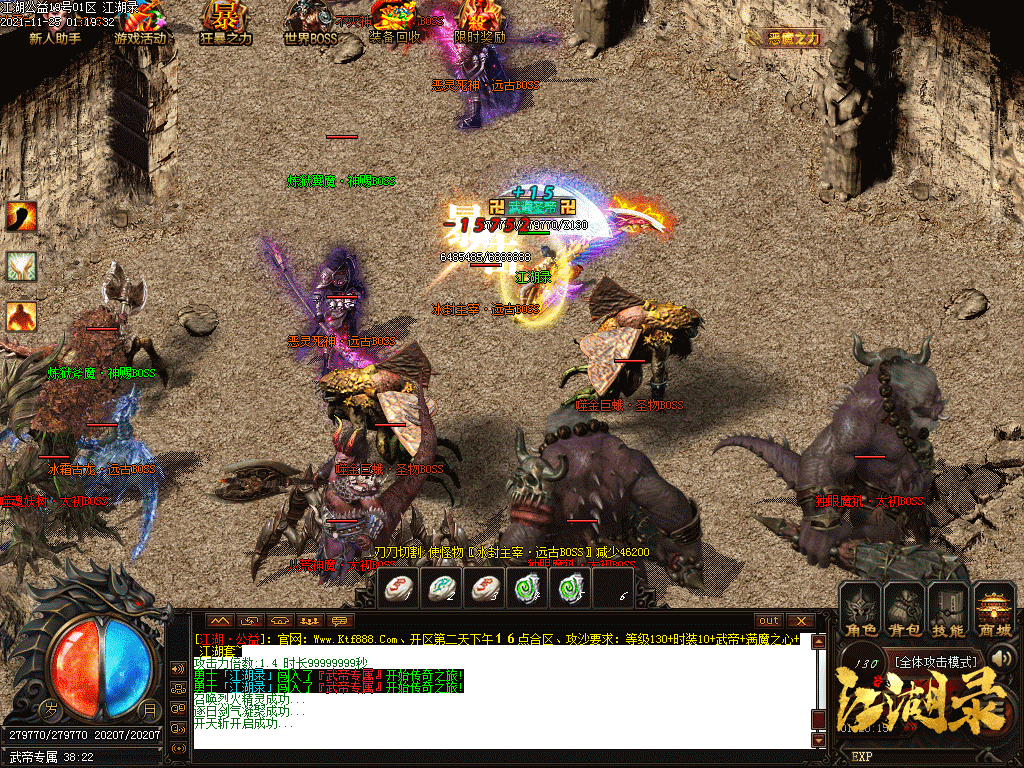
Task: Open the 角色 character panel
Action: click(x=859, y=612)
